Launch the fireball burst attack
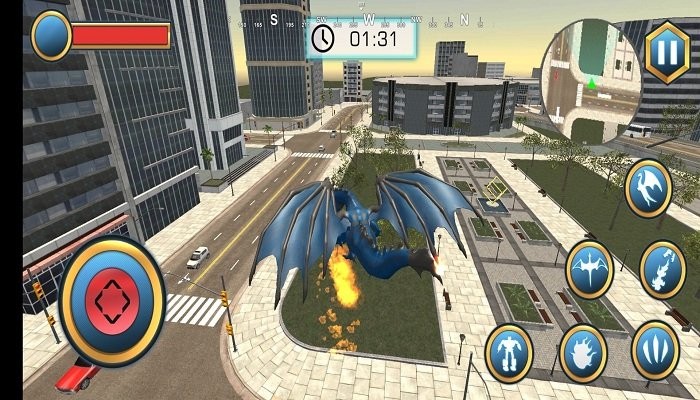The width and height of the screenshot is (700, 400). coord(582,353)
